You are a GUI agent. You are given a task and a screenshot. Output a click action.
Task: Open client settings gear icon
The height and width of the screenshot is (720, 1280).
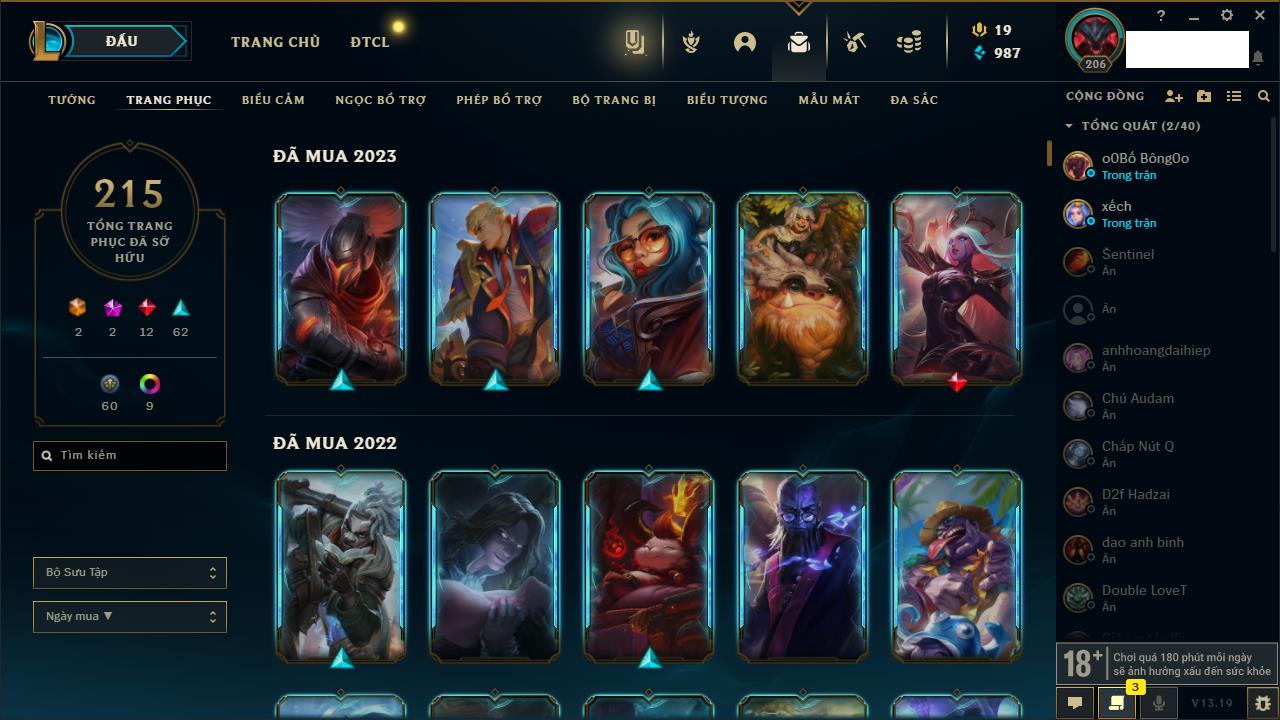[x=1227, y=16]
